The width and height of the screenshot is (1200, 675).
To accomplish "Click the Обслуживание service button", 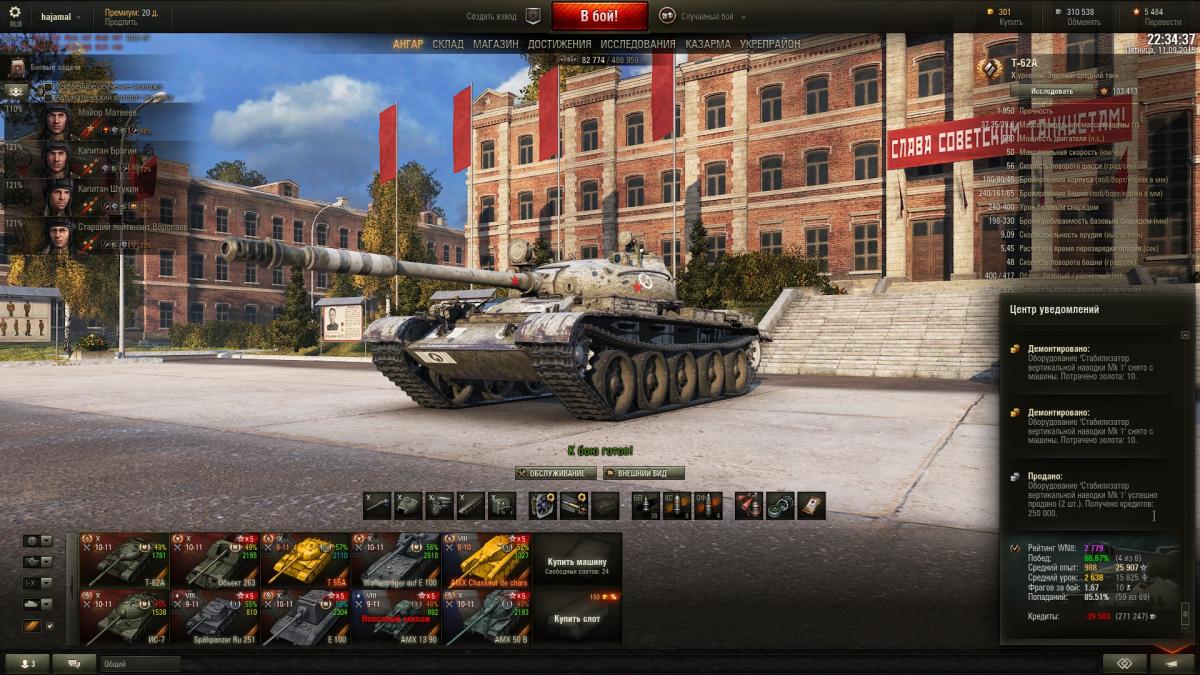I will pos(556,473).
